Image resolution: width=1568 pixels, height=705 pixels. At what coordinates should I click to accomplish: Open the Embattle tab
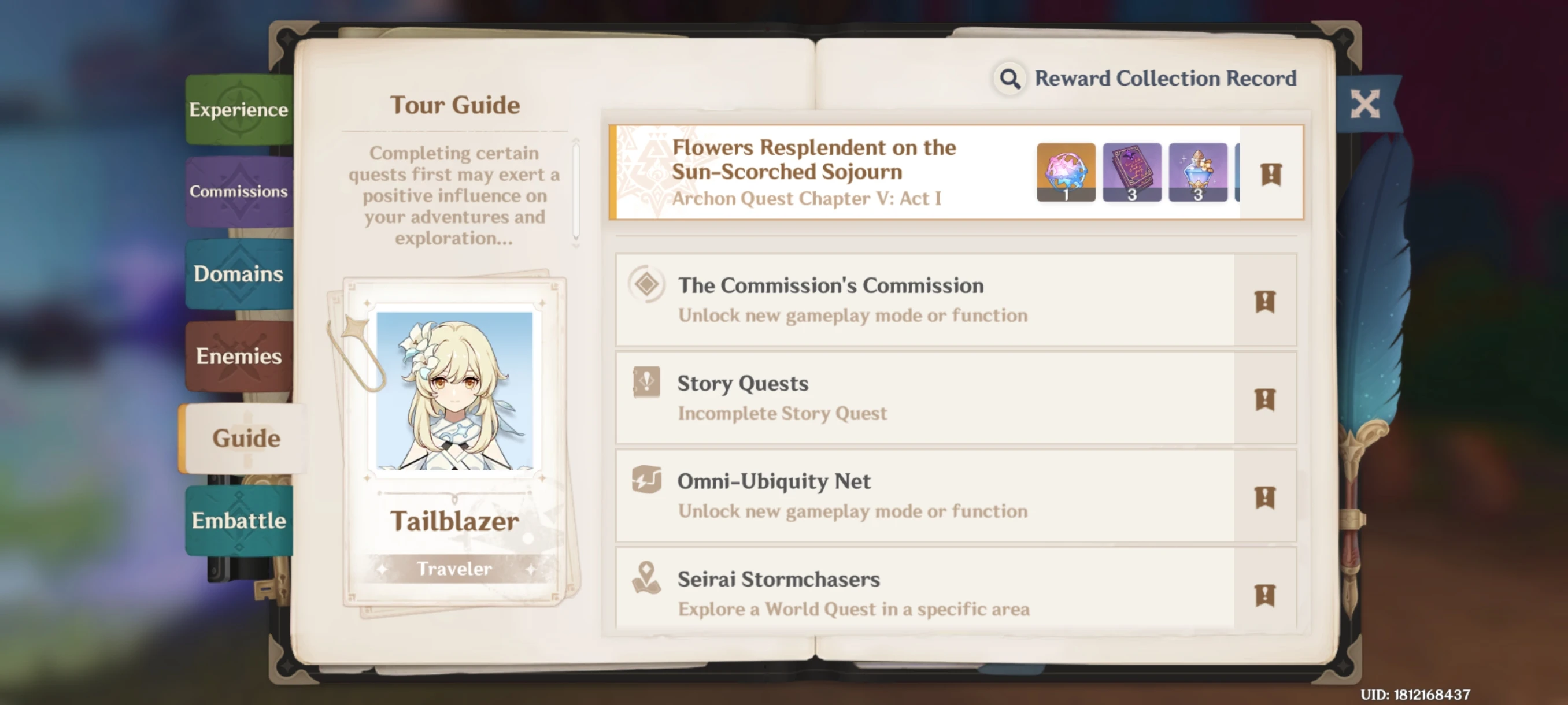(239, 521)
